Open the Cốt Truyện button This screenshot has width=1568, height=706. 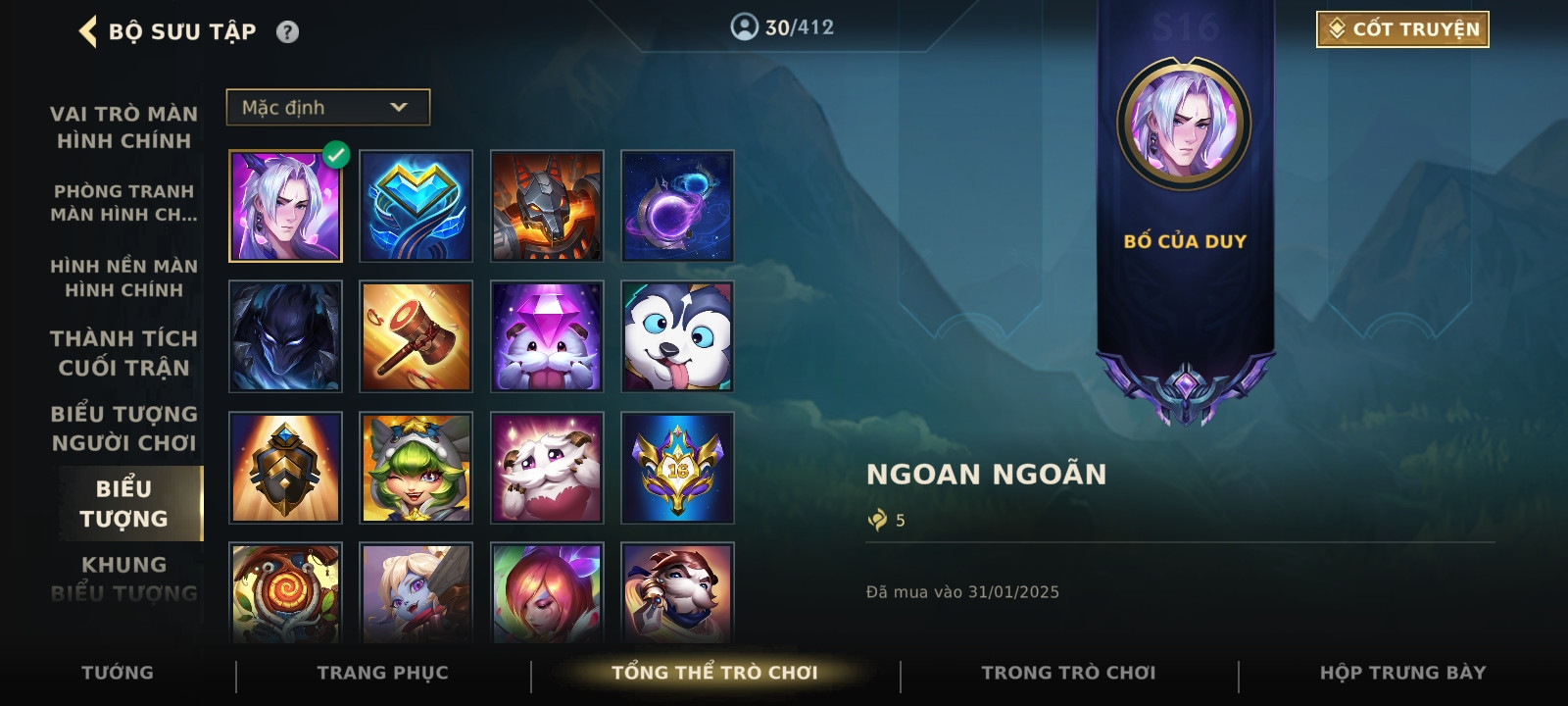tap(1401, 29)
